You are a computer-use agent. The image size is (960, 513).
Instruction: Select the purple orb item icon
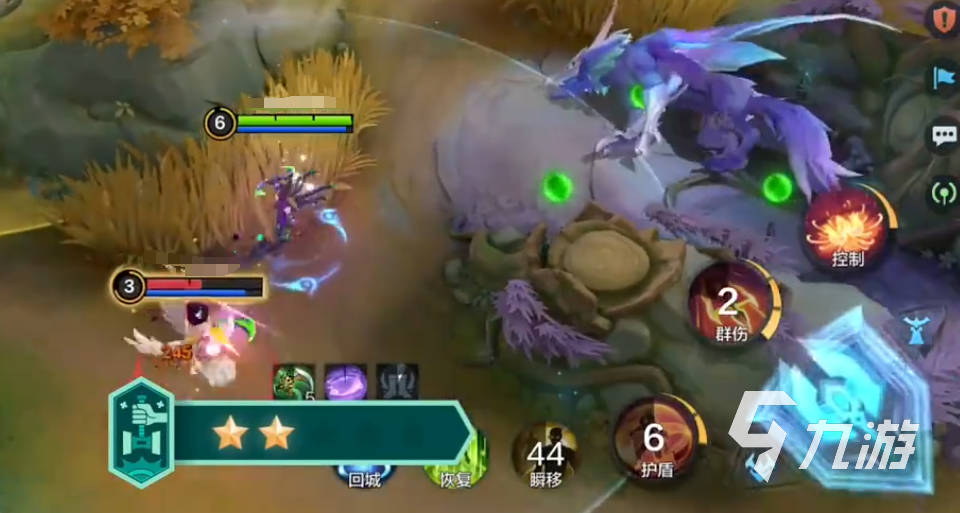tap(345, 382)
